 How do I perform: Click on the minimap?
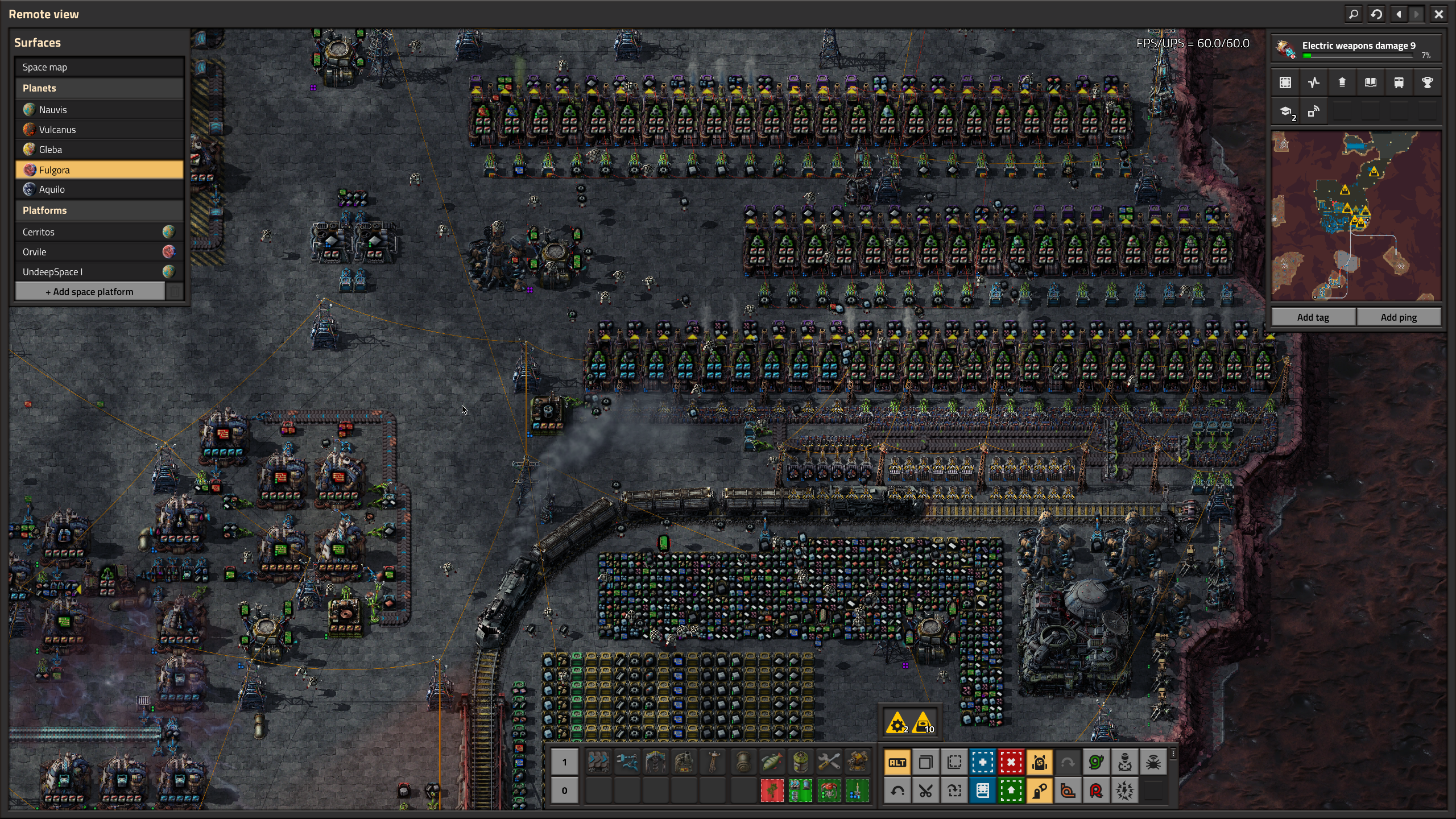(x=1356, y=216)
